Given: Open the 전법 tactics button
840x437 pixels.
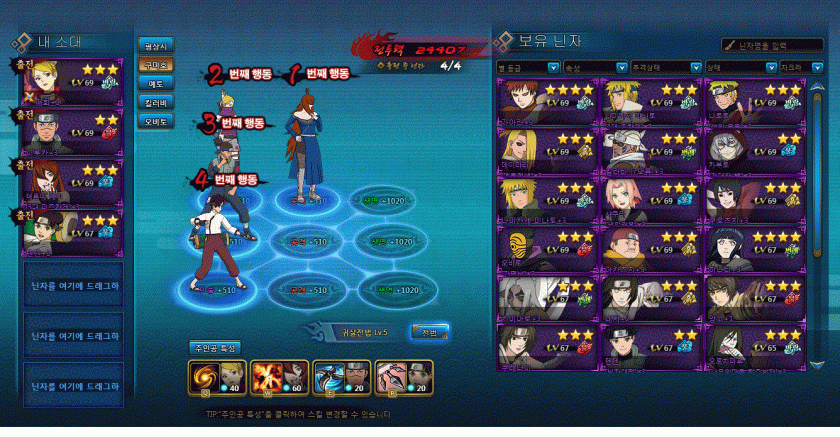Looking at the screenshot, I should [x=429, y=330].
